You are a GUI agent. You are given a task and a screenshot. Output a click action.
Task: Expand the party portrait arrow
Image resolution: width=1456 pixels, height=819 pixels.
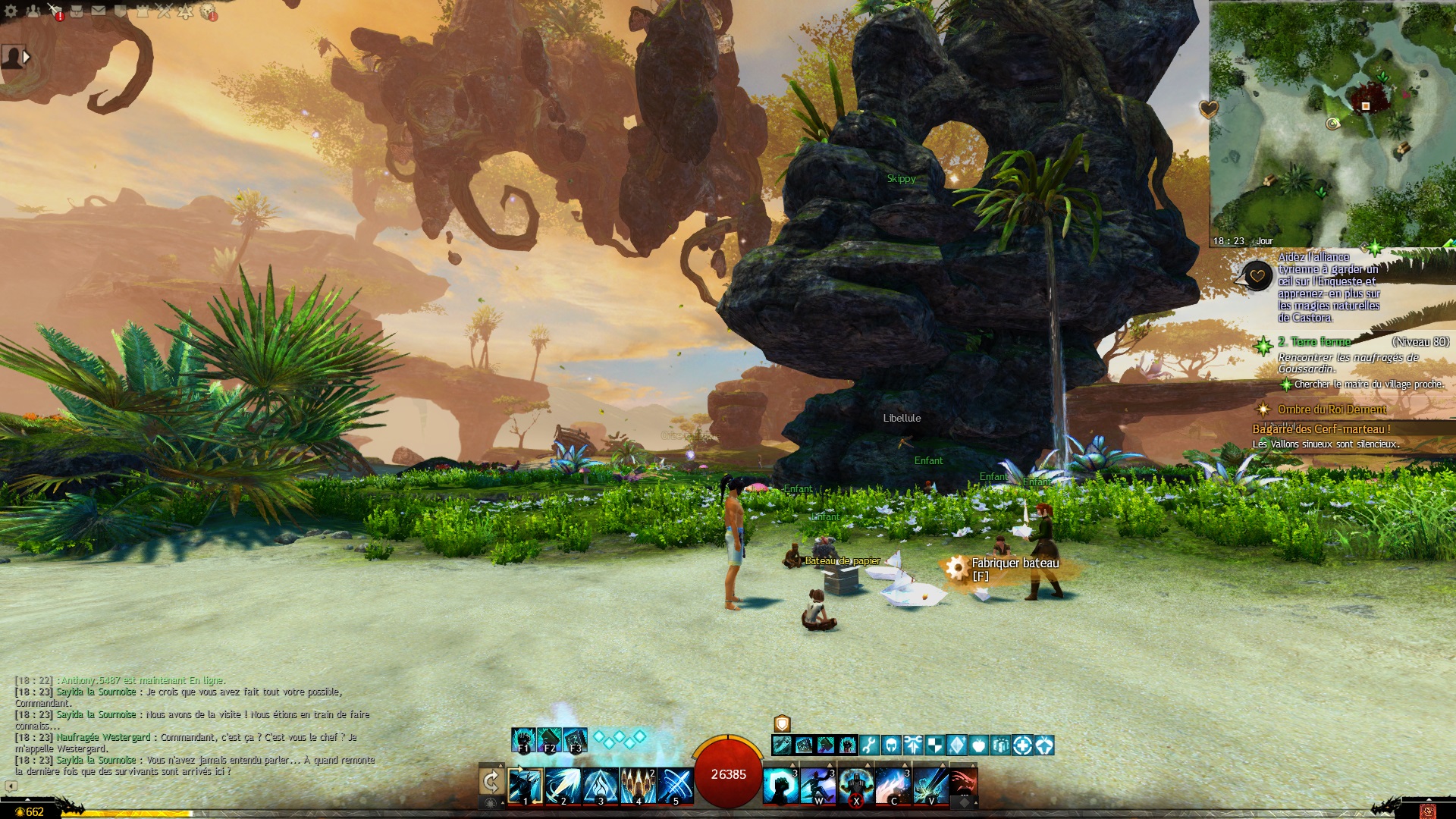tap(27, 57)
